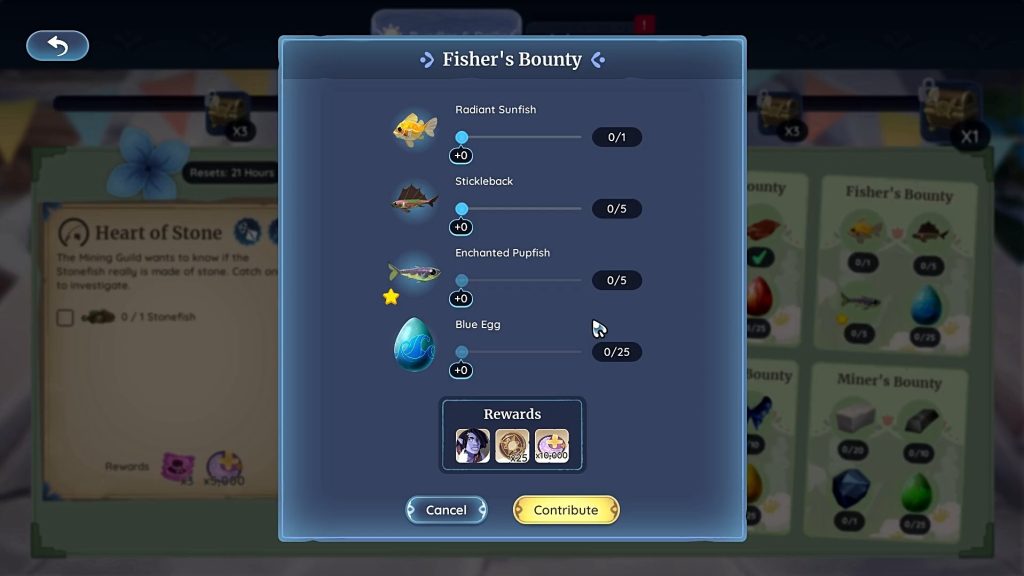
Task: Select the Enchanted Pupfish icon
Action: [x=414, y=272]
